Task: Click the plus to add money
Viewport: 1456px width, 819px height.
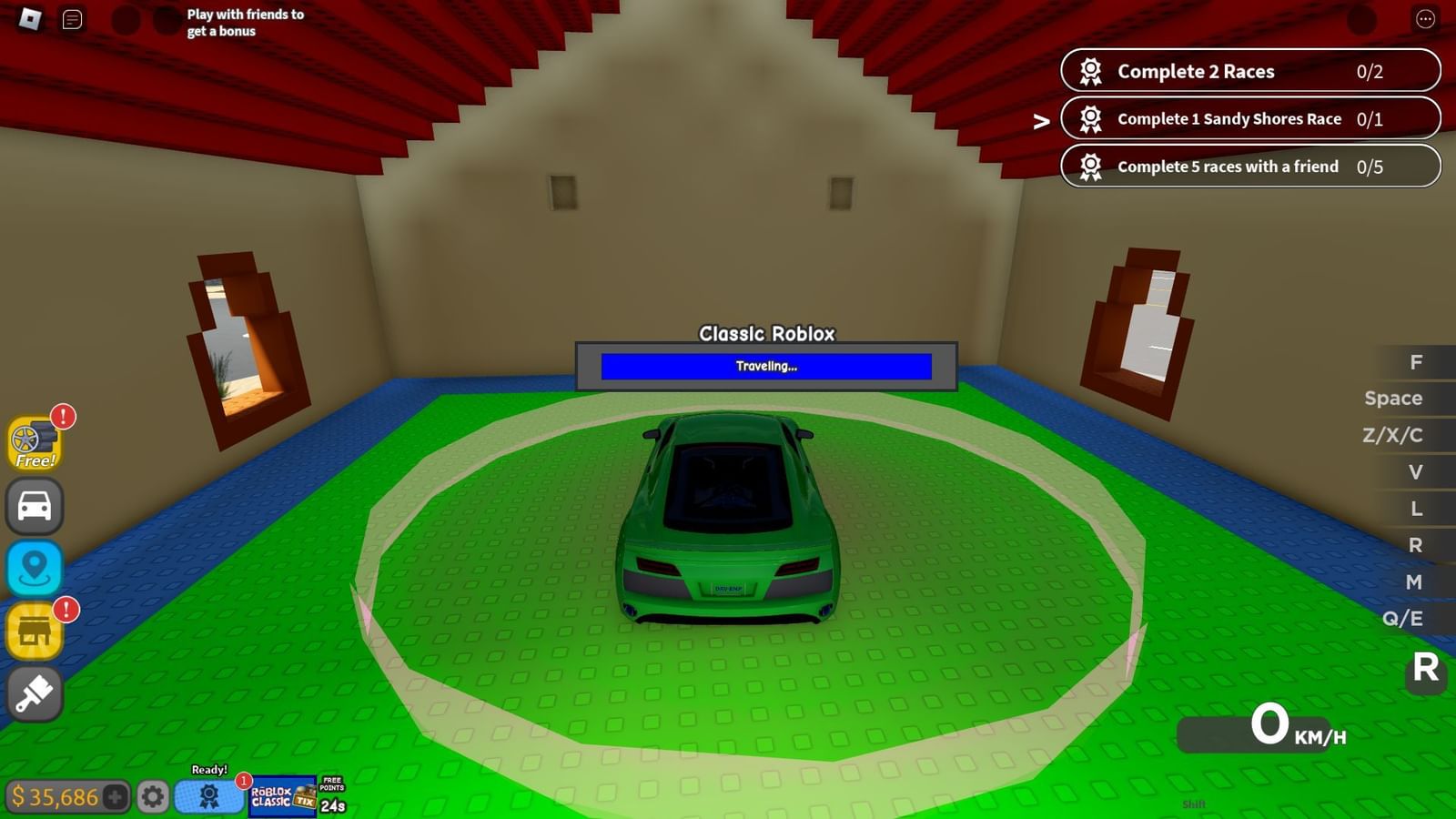Action: click(115, 797)
